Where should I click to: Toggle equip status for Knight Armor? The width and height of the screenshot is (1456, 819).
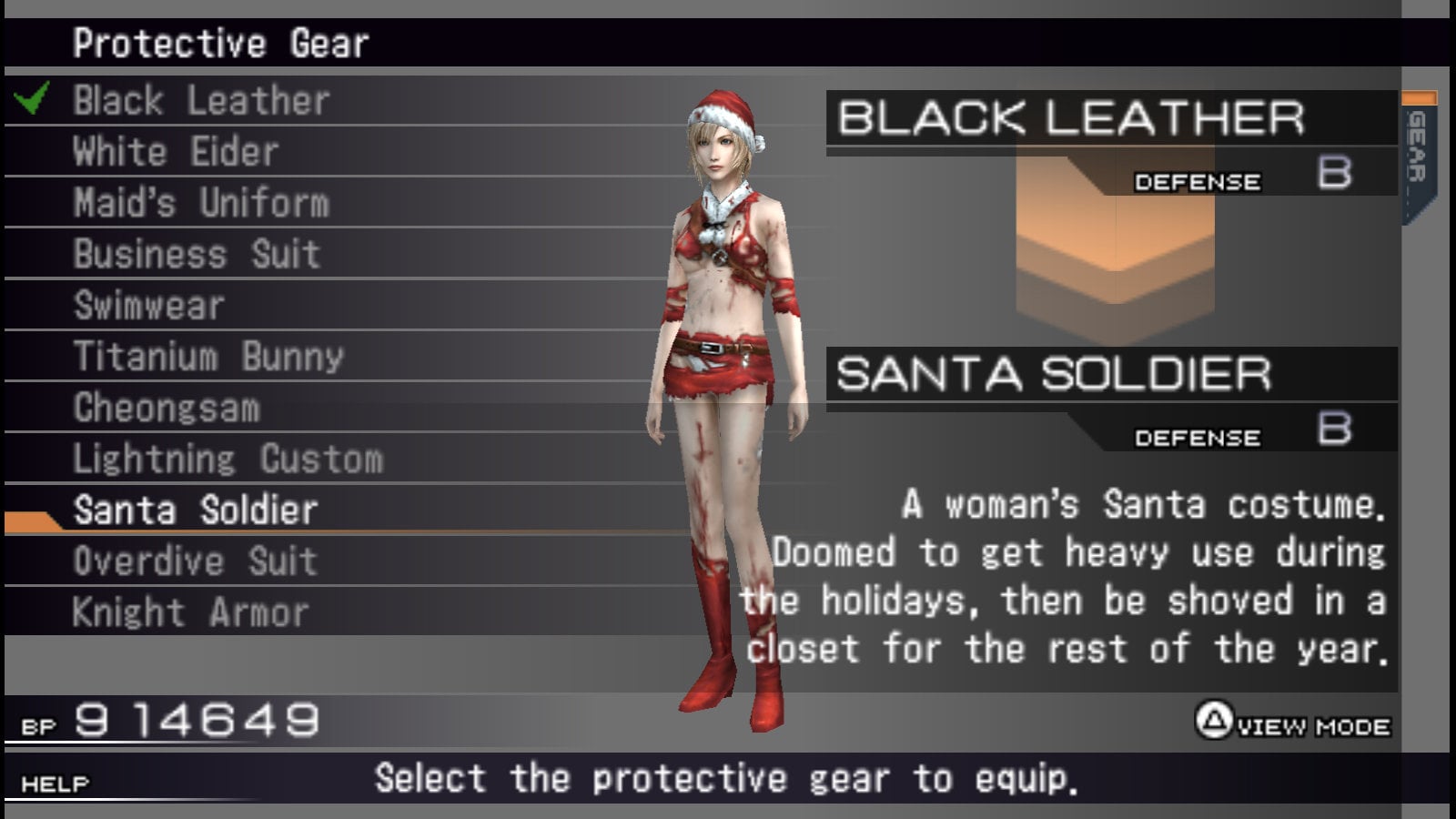coord(191,611)
